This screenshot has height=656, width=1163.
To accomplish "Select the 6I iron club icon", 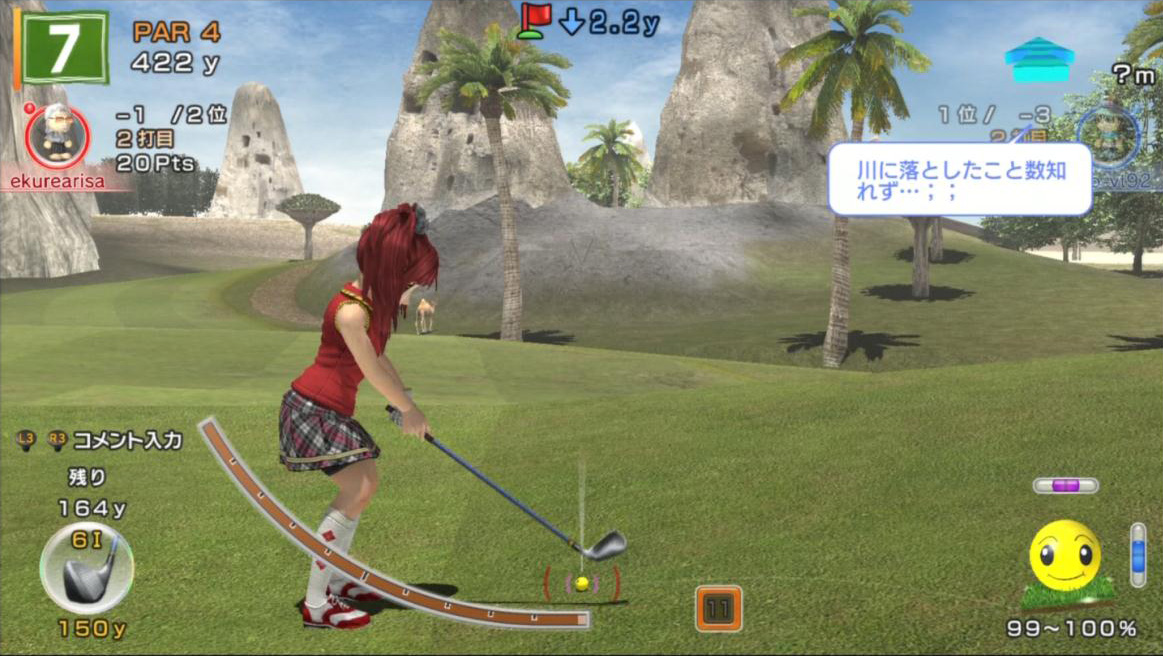I will (x=86, y=567).
